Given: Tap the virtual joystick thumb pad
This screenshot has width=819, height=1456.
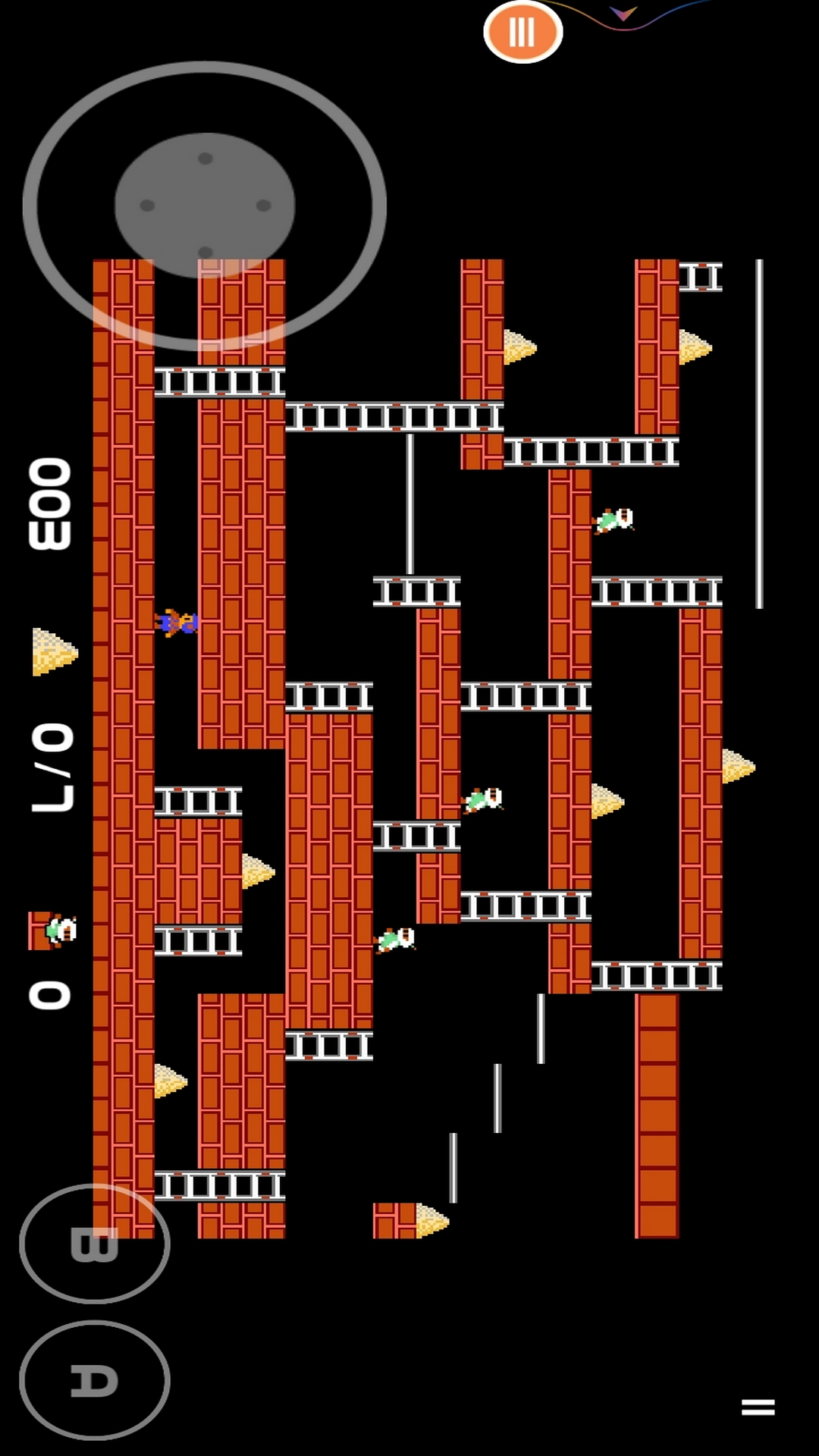Looking at the screenshot, I should [x=205, y=206].
